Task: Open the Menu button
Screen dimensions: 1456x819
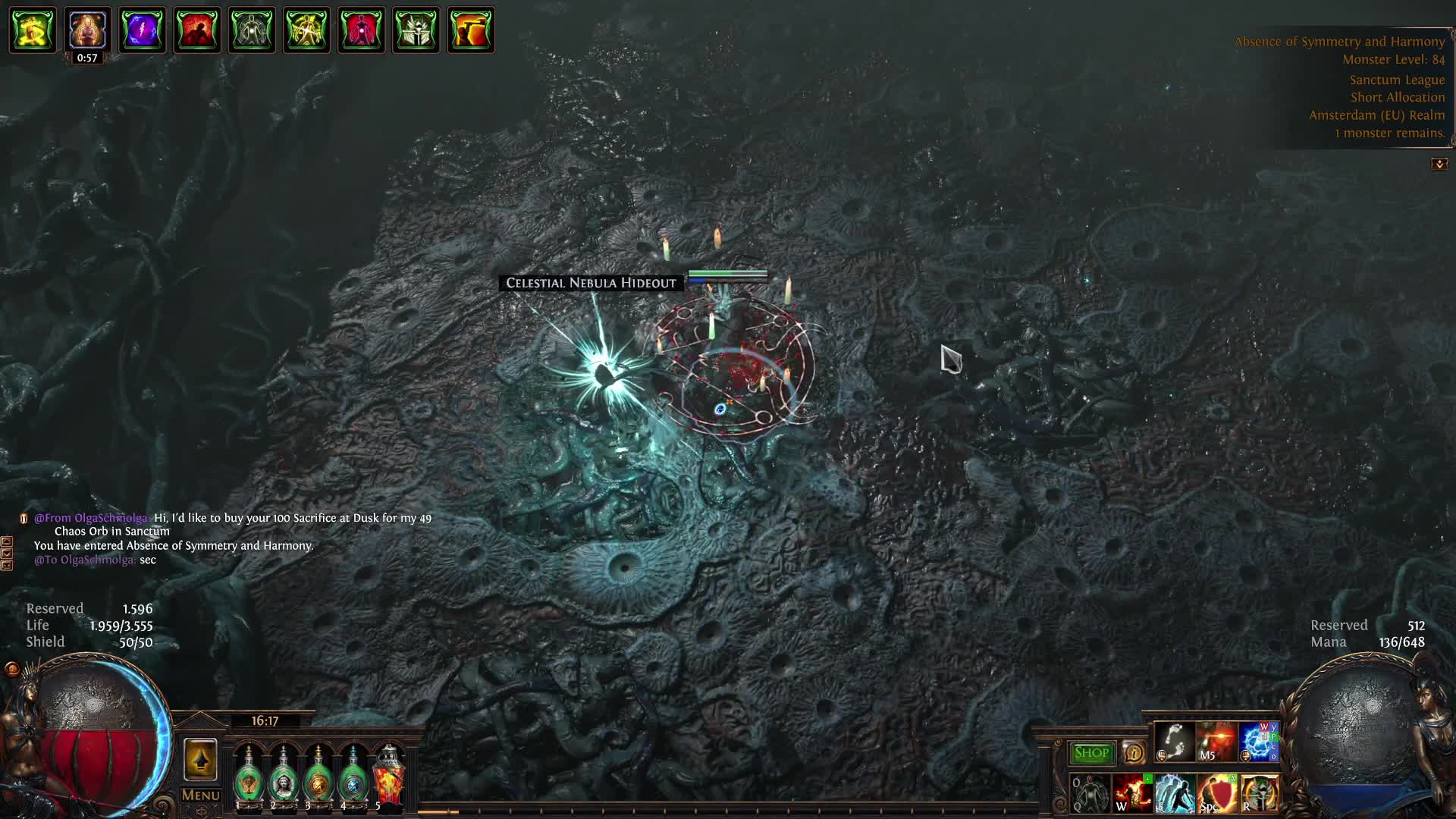Action: 201,795
